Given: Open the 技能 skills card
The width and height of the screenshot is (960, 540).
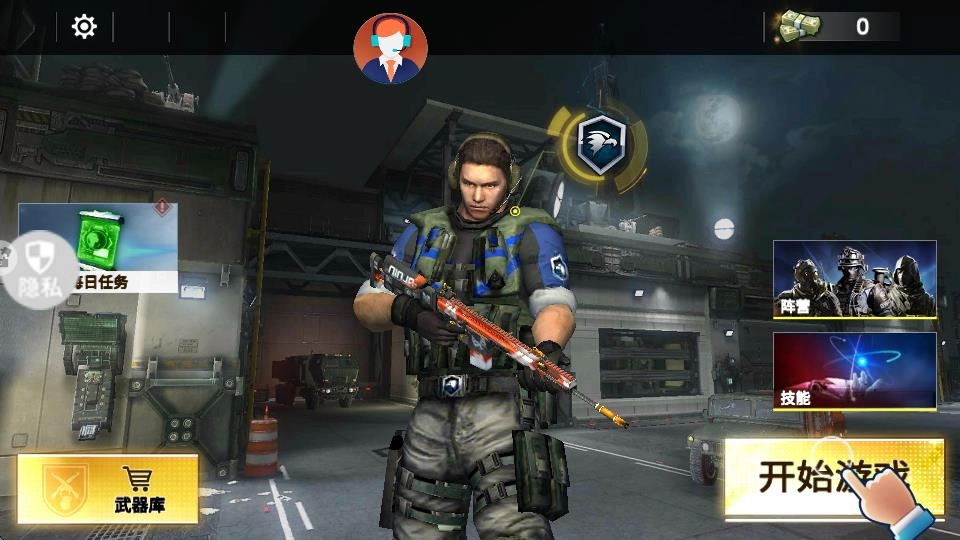Looking at the screenshot, I should (x=854, y=370).
